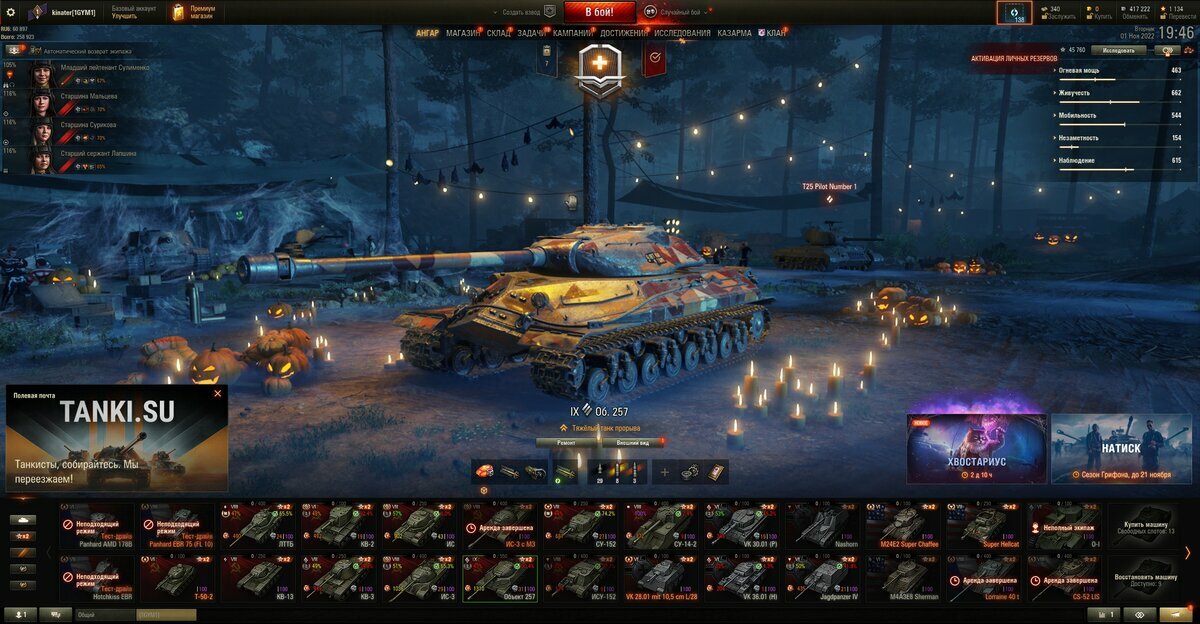Open the «Задачи» tab
Screen dimensions: 1200x624
point(531,33)
